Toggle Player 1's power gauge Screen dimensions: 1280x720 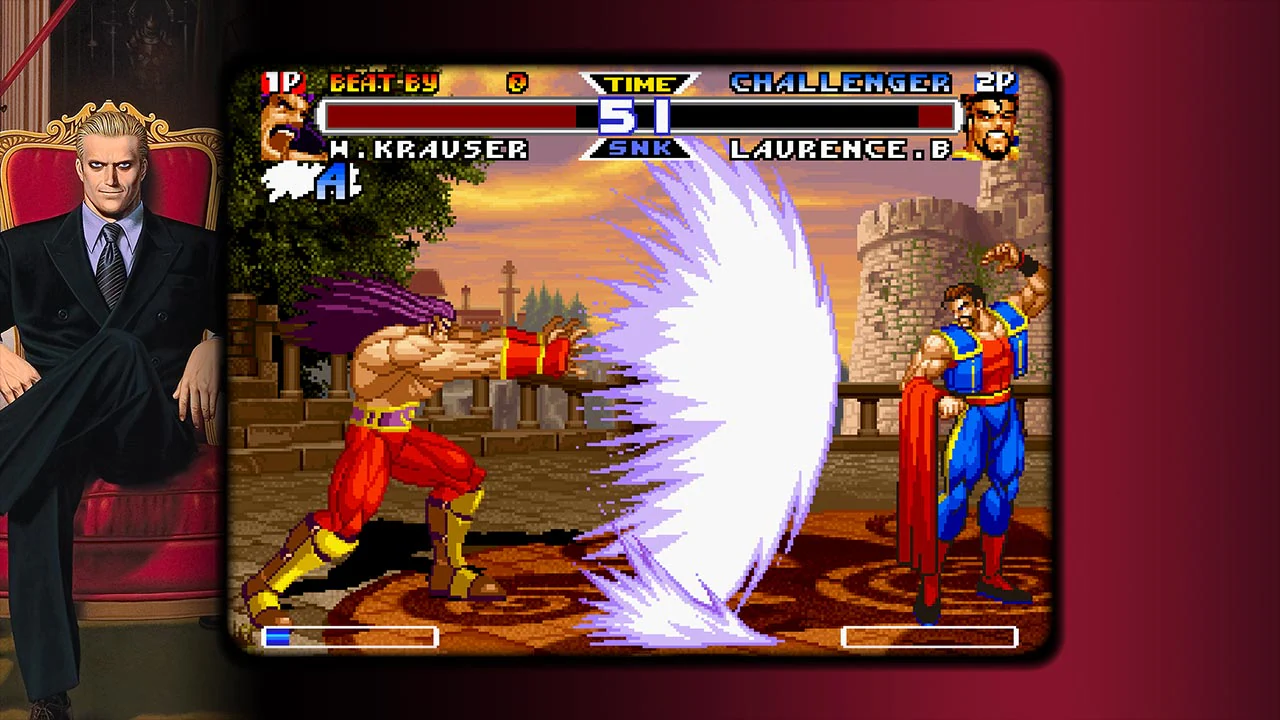point(350,637)
